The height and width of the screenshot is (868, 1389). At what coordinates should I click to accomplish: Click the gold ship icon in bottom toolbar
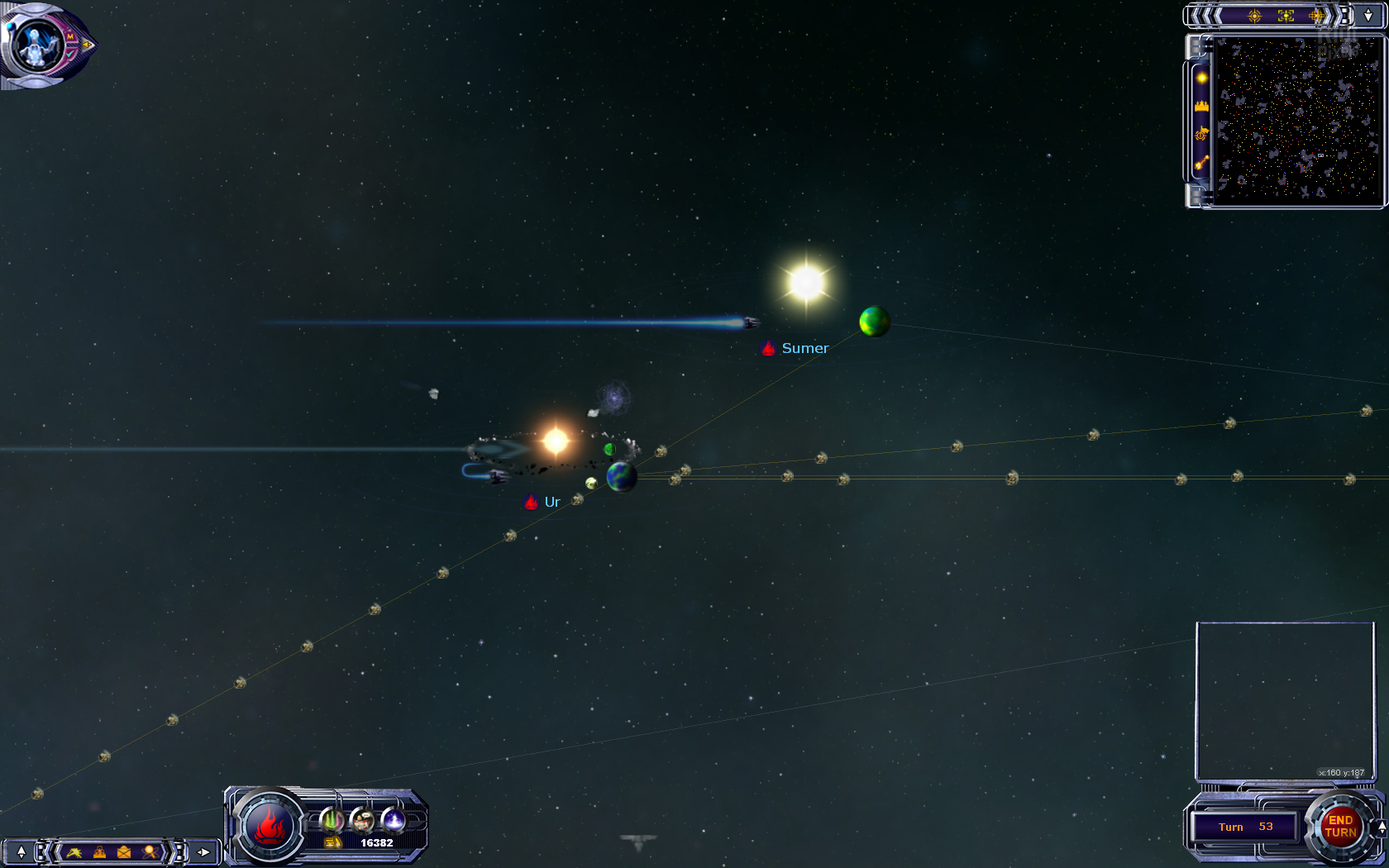pos(74,851)
